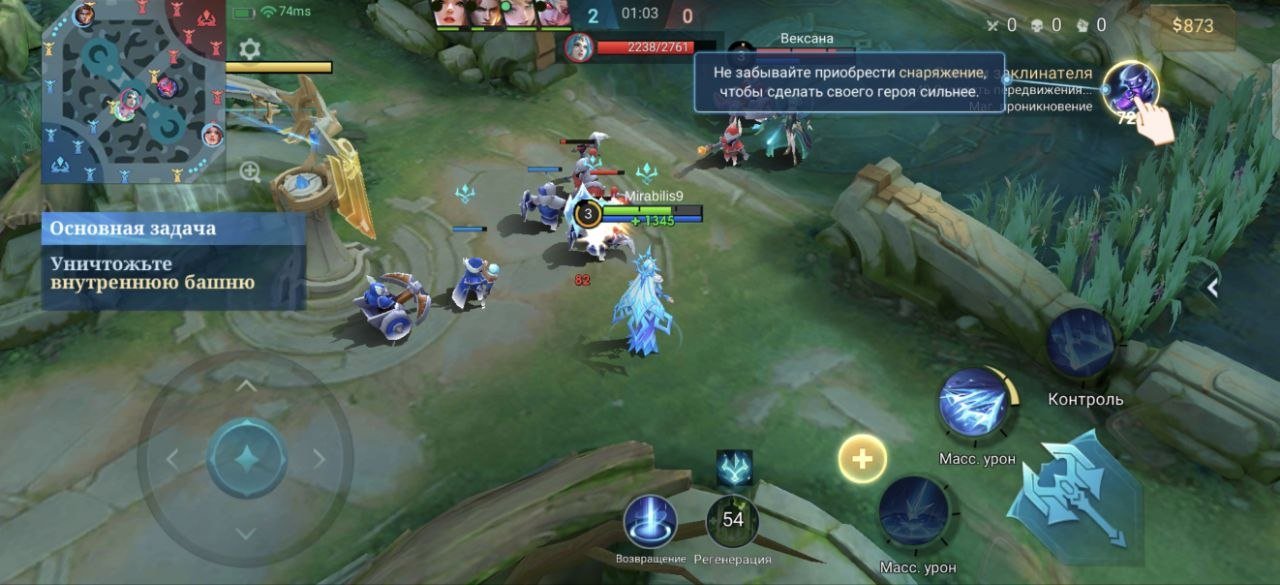This screenshot has height=585, width=1280.
Task: Touch the movement joystick center
Action: click(246, 459)
